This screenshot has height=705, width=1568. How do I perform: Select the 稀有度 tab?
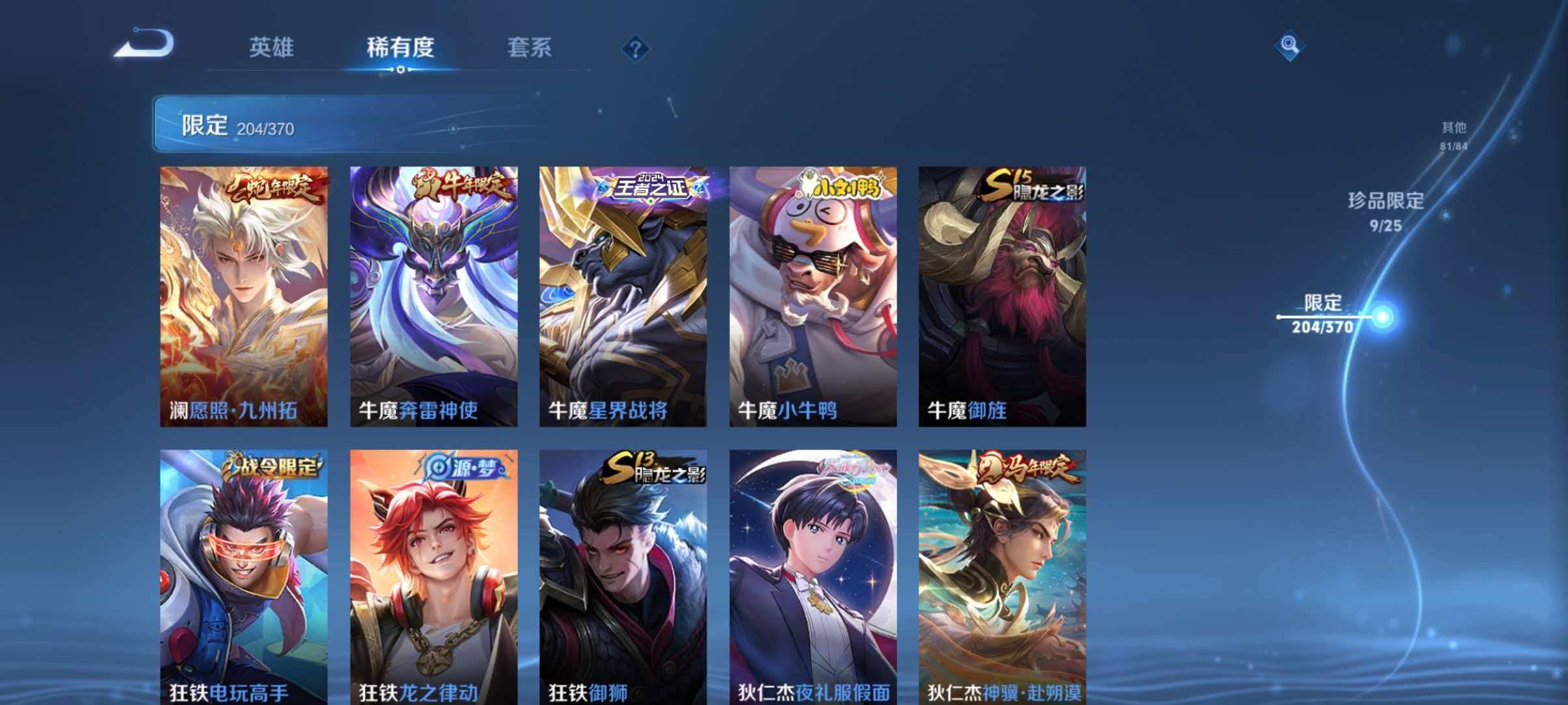coord(400,48)
